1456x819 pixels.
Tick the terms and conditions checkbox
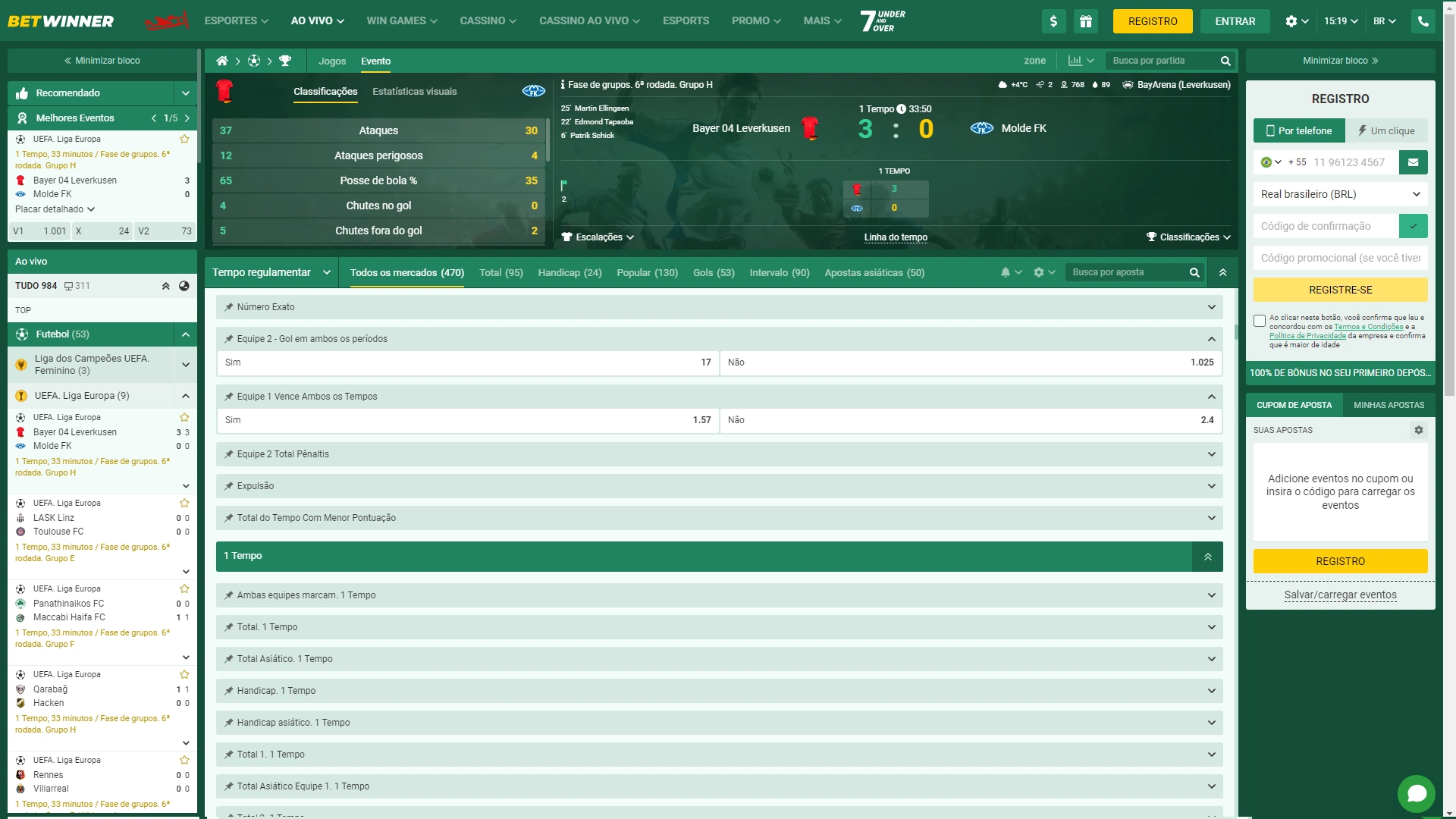1260,321
